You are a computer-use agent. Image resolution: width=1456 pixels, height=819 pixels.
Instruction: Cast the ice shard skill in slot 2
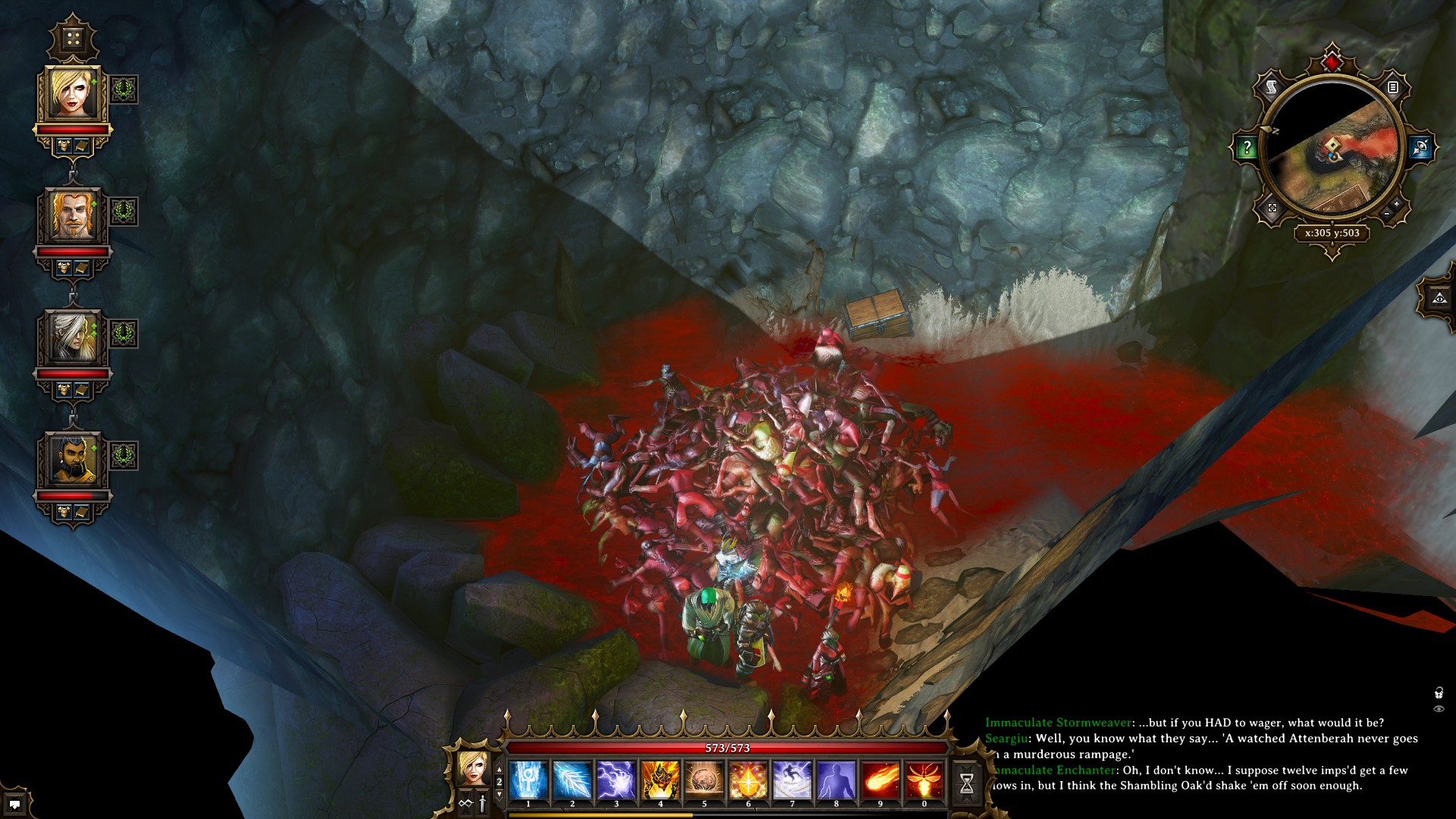click(572, 780)
